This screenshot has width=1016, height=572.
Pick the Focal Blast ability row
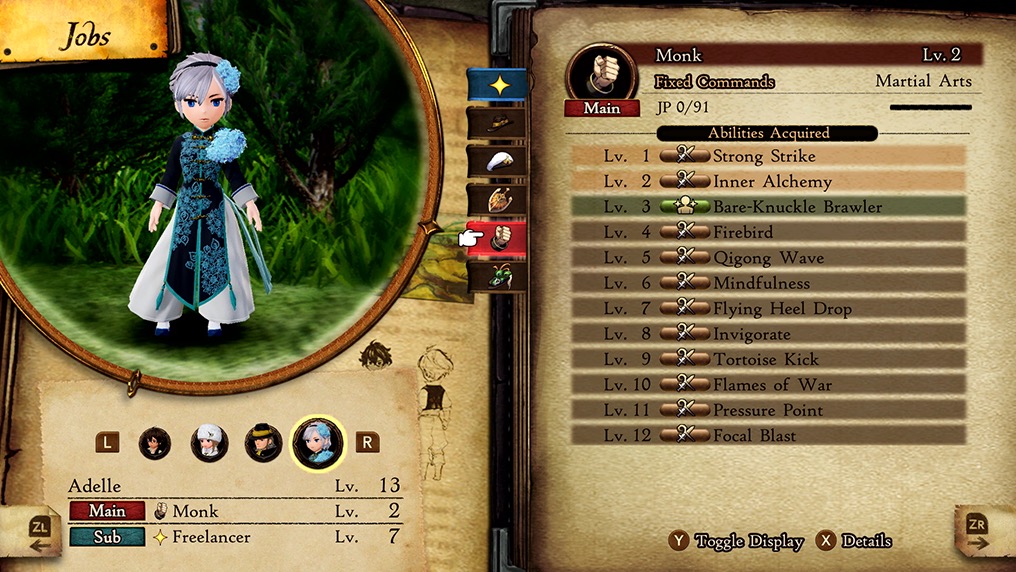pos(768,436)
